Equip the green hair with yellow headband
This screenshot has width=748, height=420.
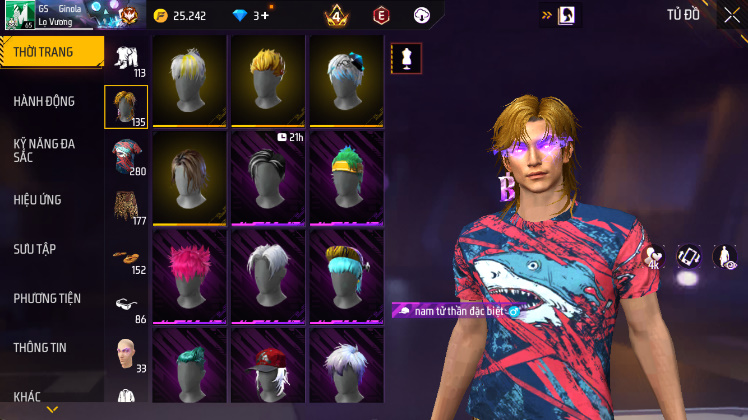pos(346,177)
